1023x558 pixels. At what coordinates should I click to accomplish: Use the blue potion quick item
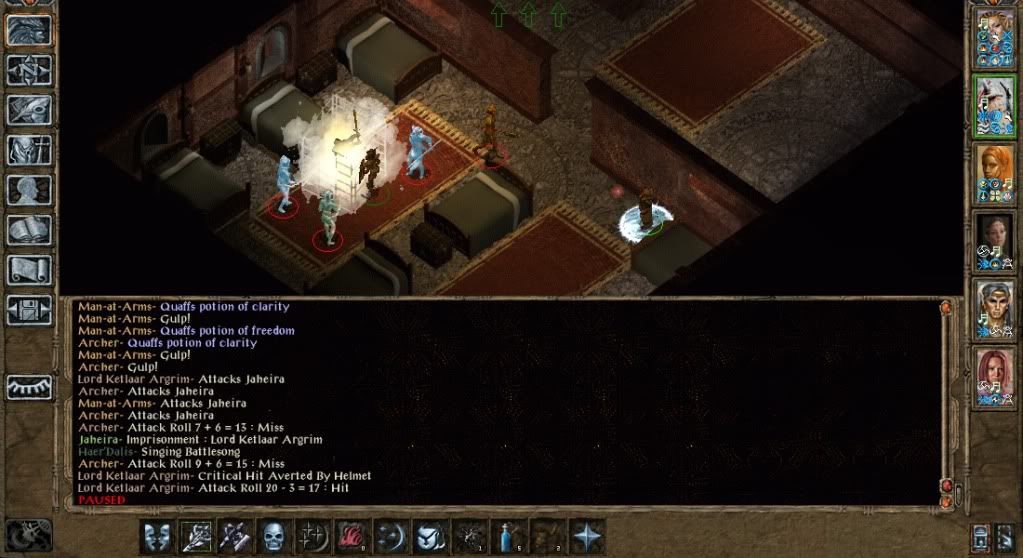click(x=509, y=535)
